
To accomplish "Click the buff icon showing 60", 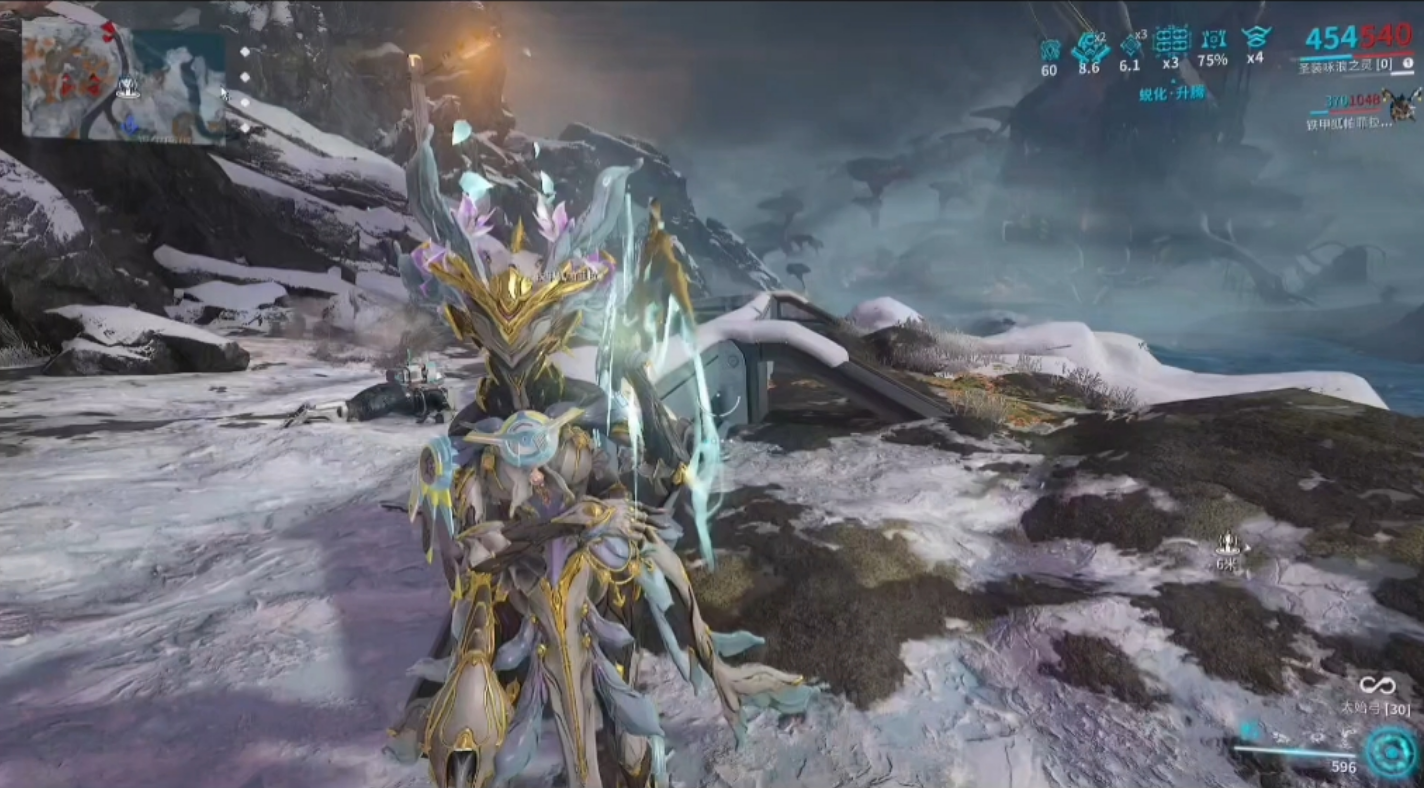I will (1049, 49).
